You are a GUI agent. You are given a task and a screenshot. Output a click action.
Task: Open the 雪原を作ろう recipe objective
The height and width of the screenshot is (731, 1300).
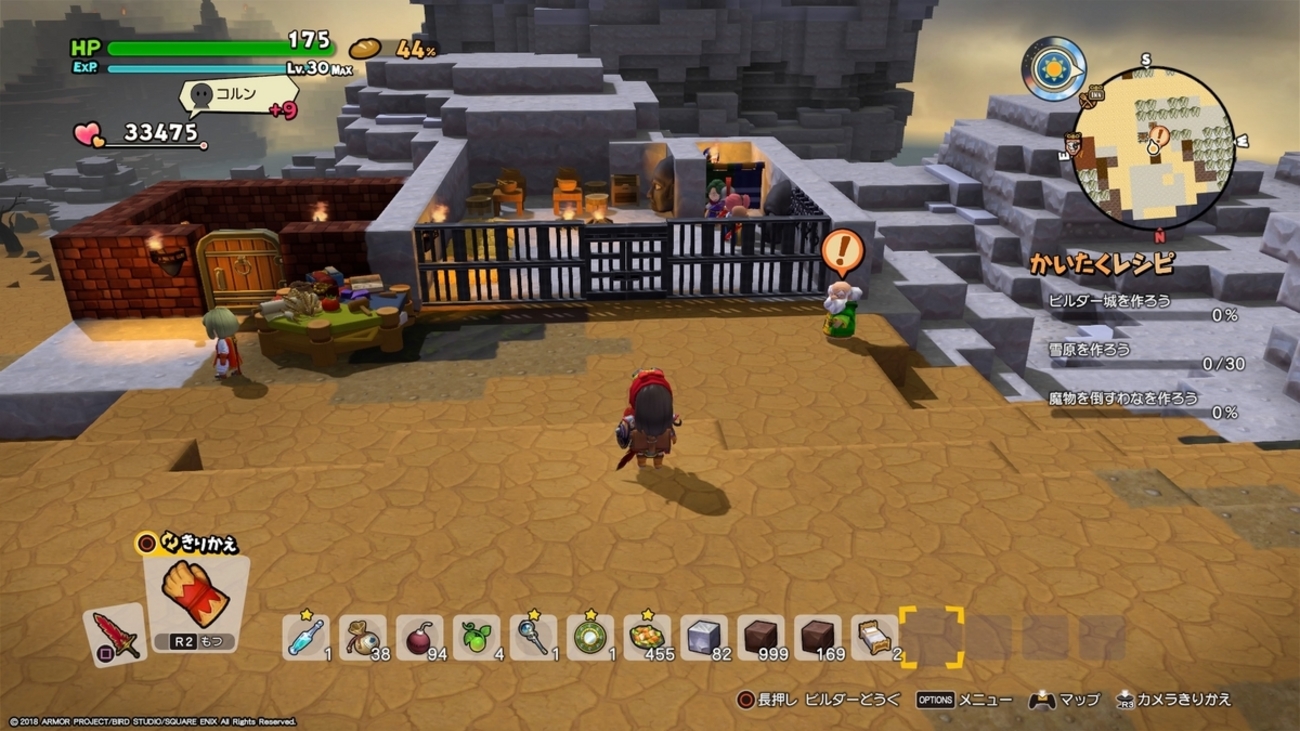[x=1091, y=349]
